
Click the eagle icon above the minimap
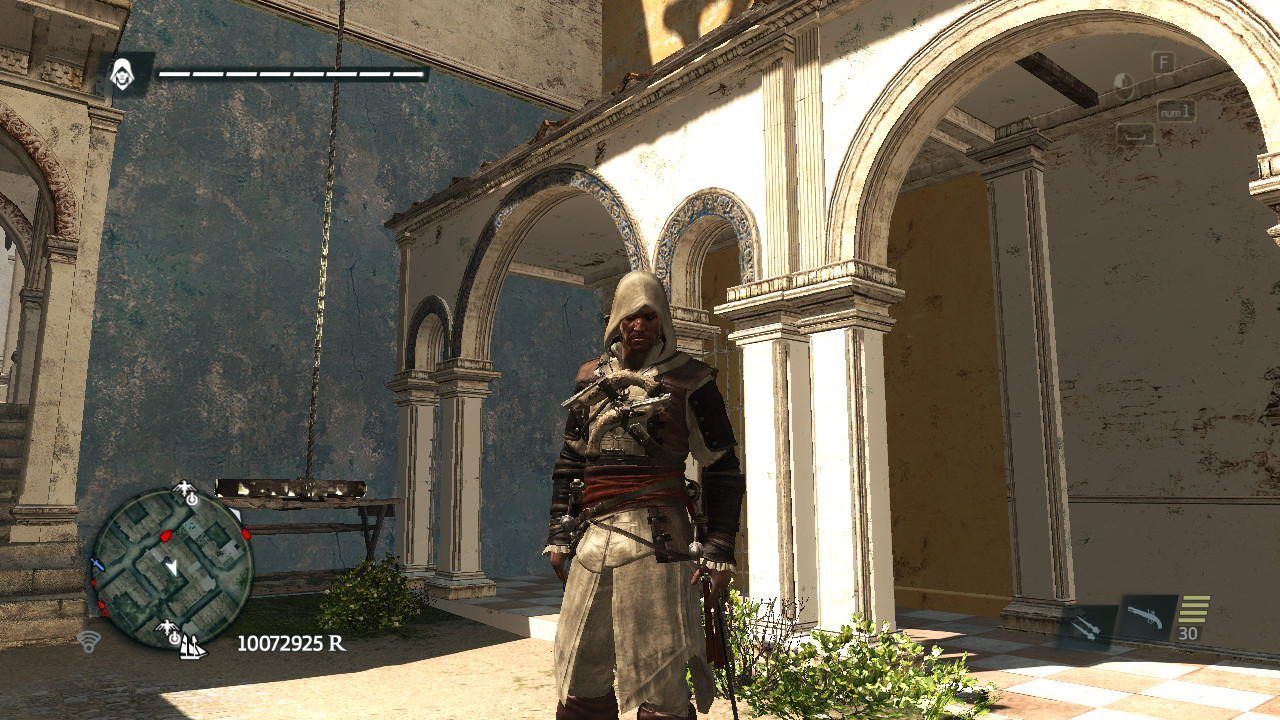[184, 488]
